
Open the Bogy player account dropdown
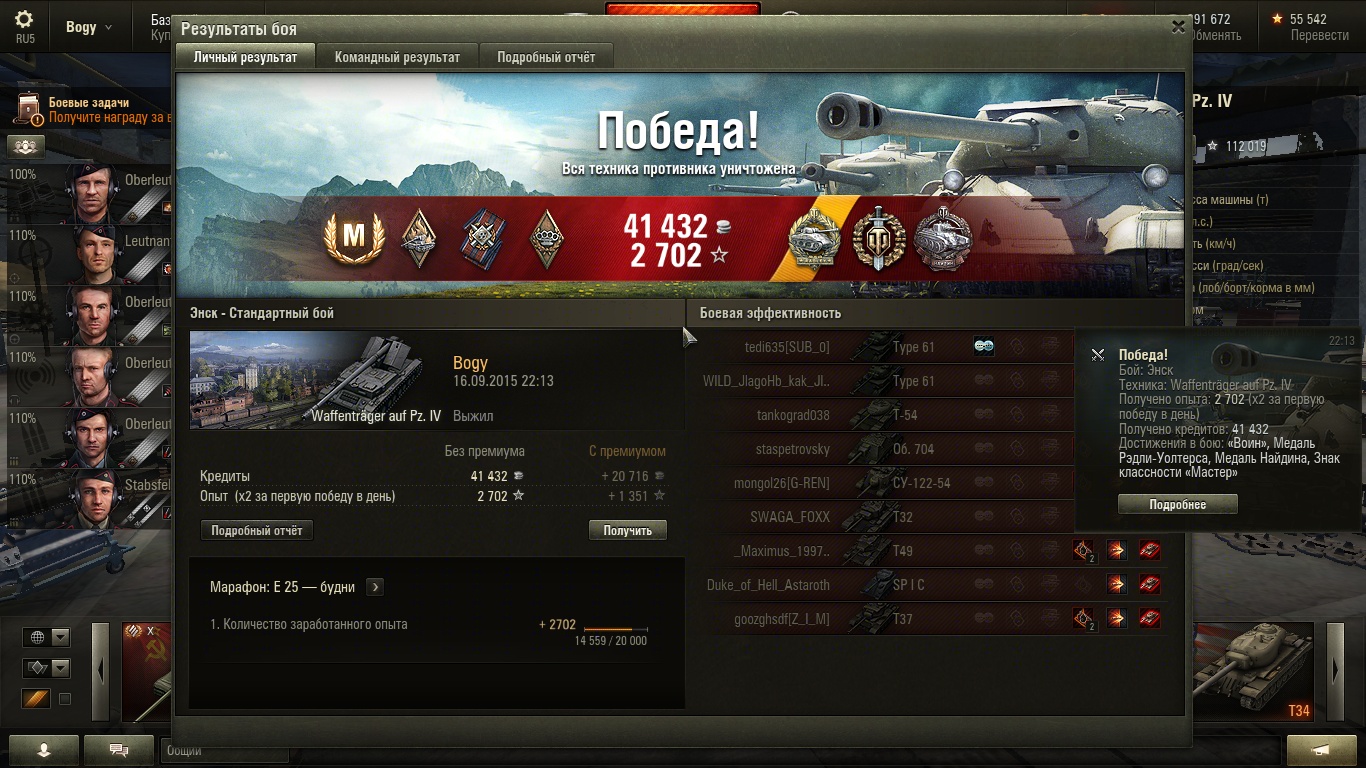click(x=89, y=27)
